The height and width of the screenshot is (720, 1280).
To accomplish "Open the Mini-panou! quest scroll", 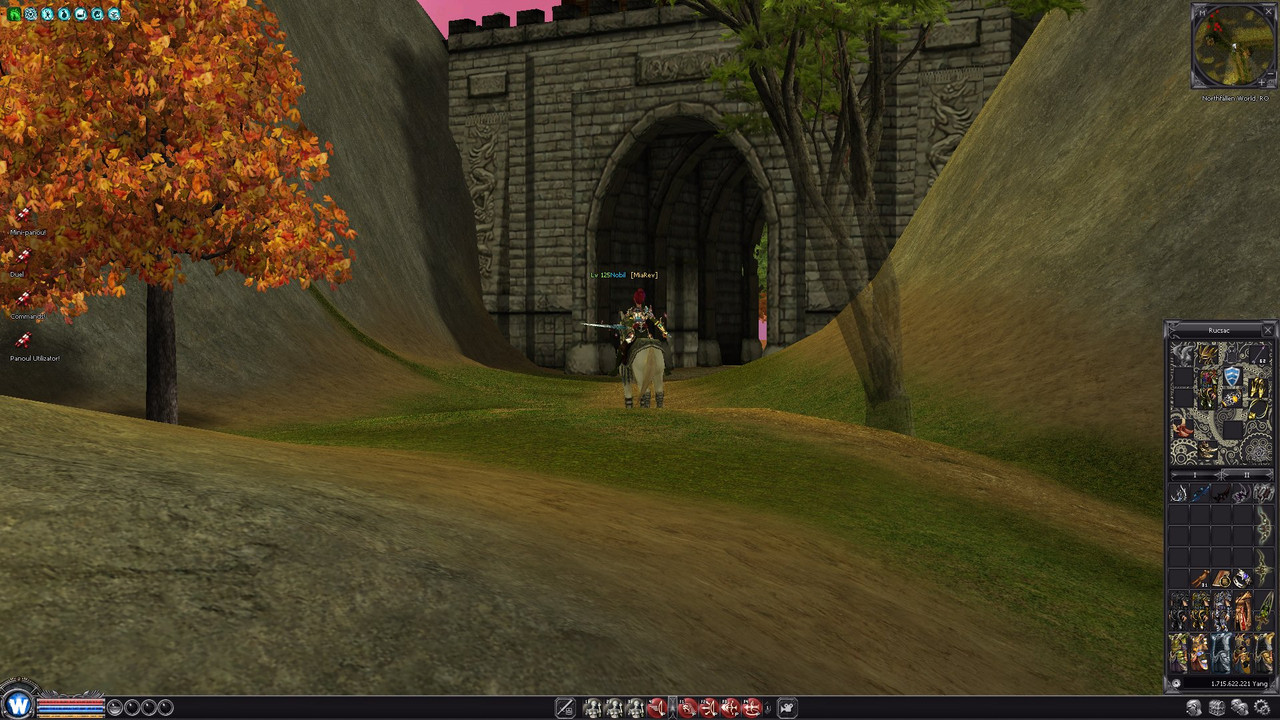I will point(23,218).
